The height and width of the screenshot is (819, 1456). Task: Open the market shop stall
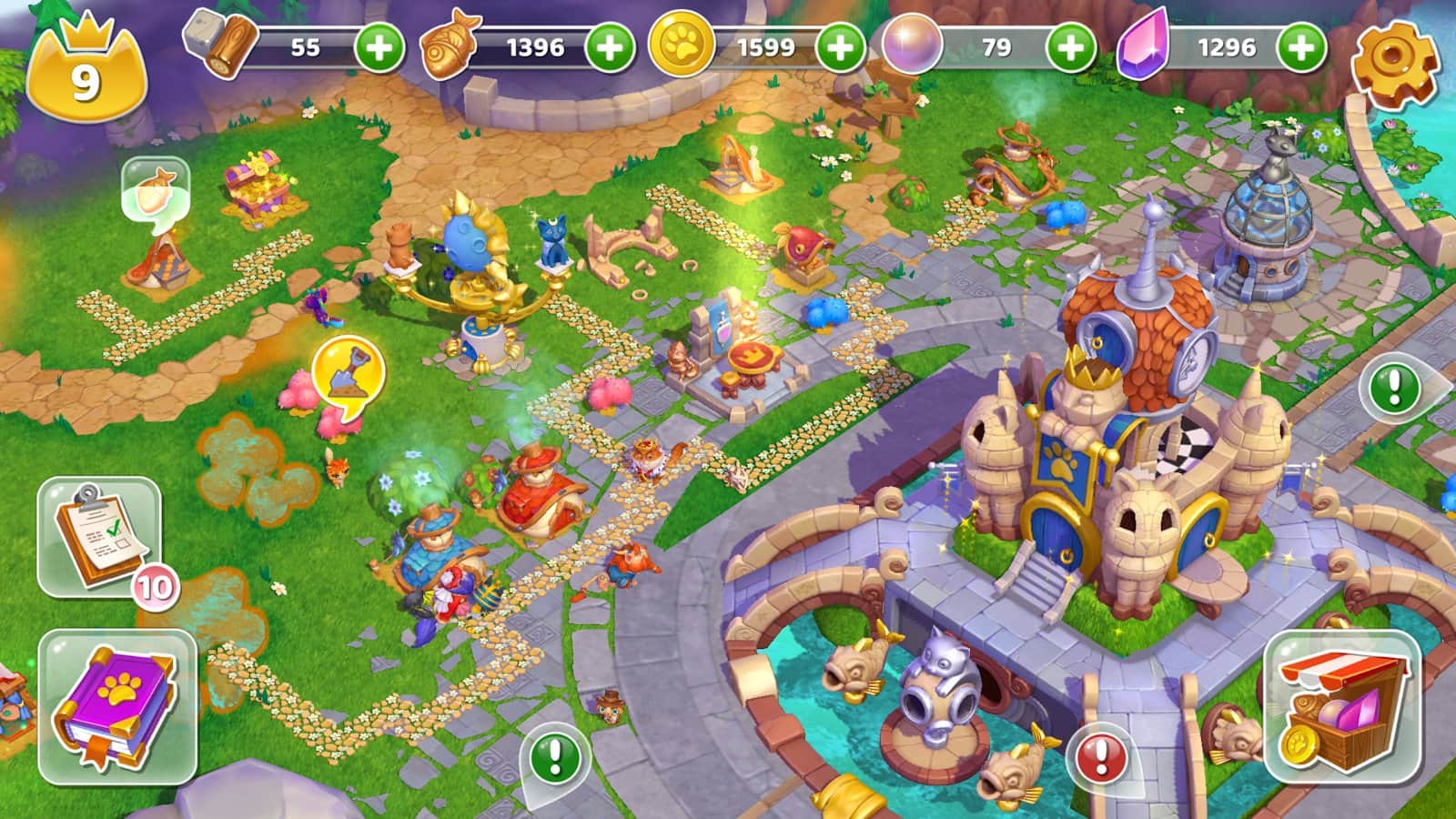pos(1342,707)
